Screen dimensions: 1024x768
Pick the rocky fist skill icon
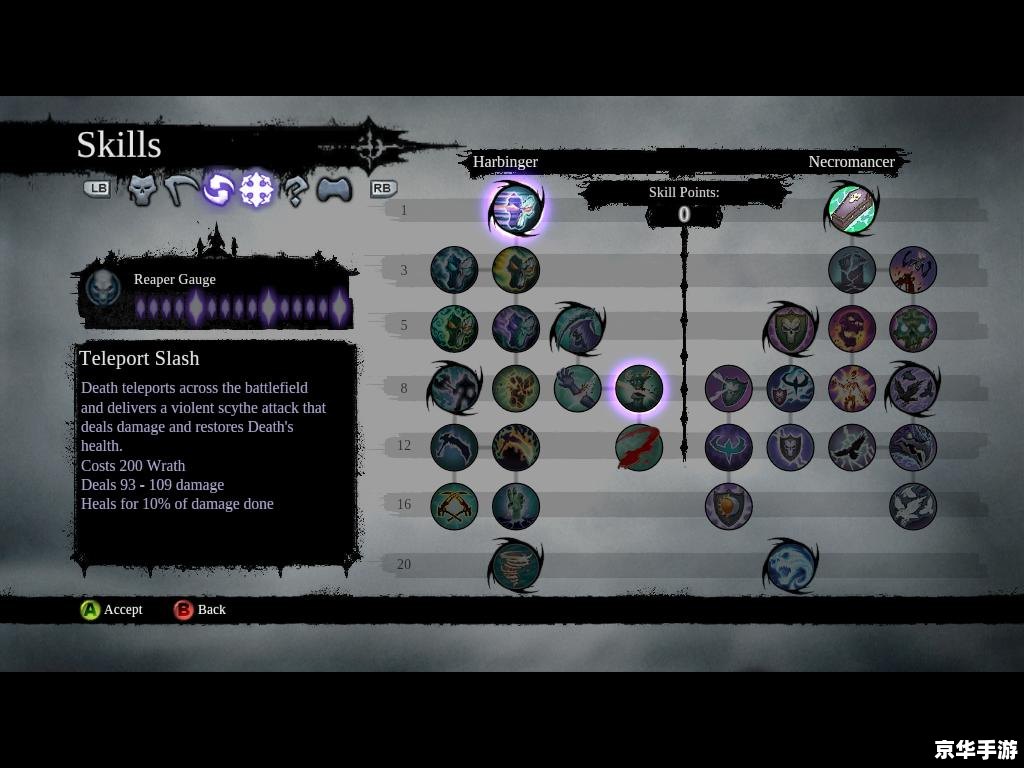(516, 388)
